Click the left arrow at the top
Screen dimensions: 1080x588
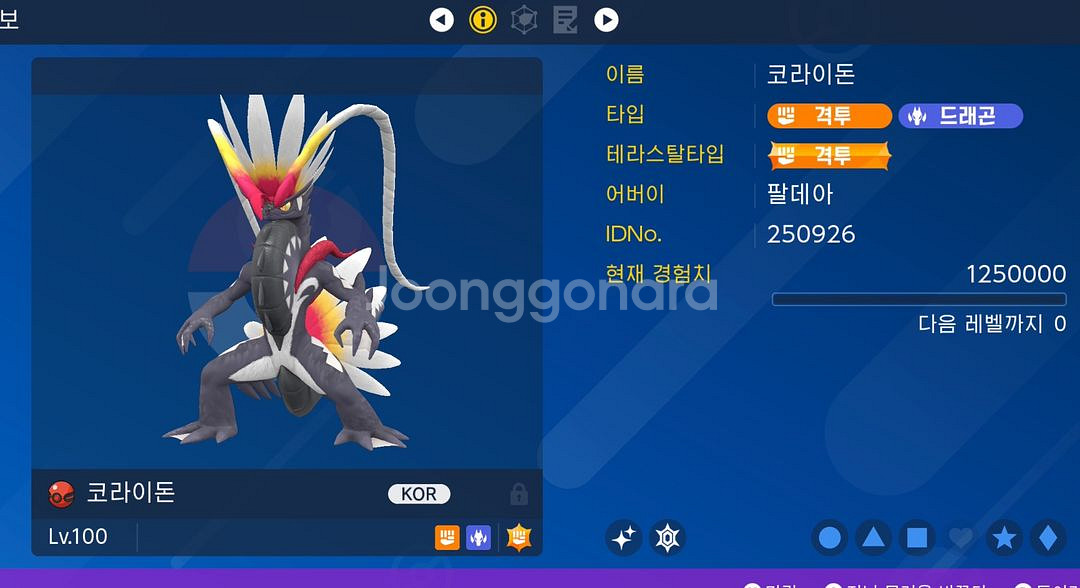click(x=441, y=19)
